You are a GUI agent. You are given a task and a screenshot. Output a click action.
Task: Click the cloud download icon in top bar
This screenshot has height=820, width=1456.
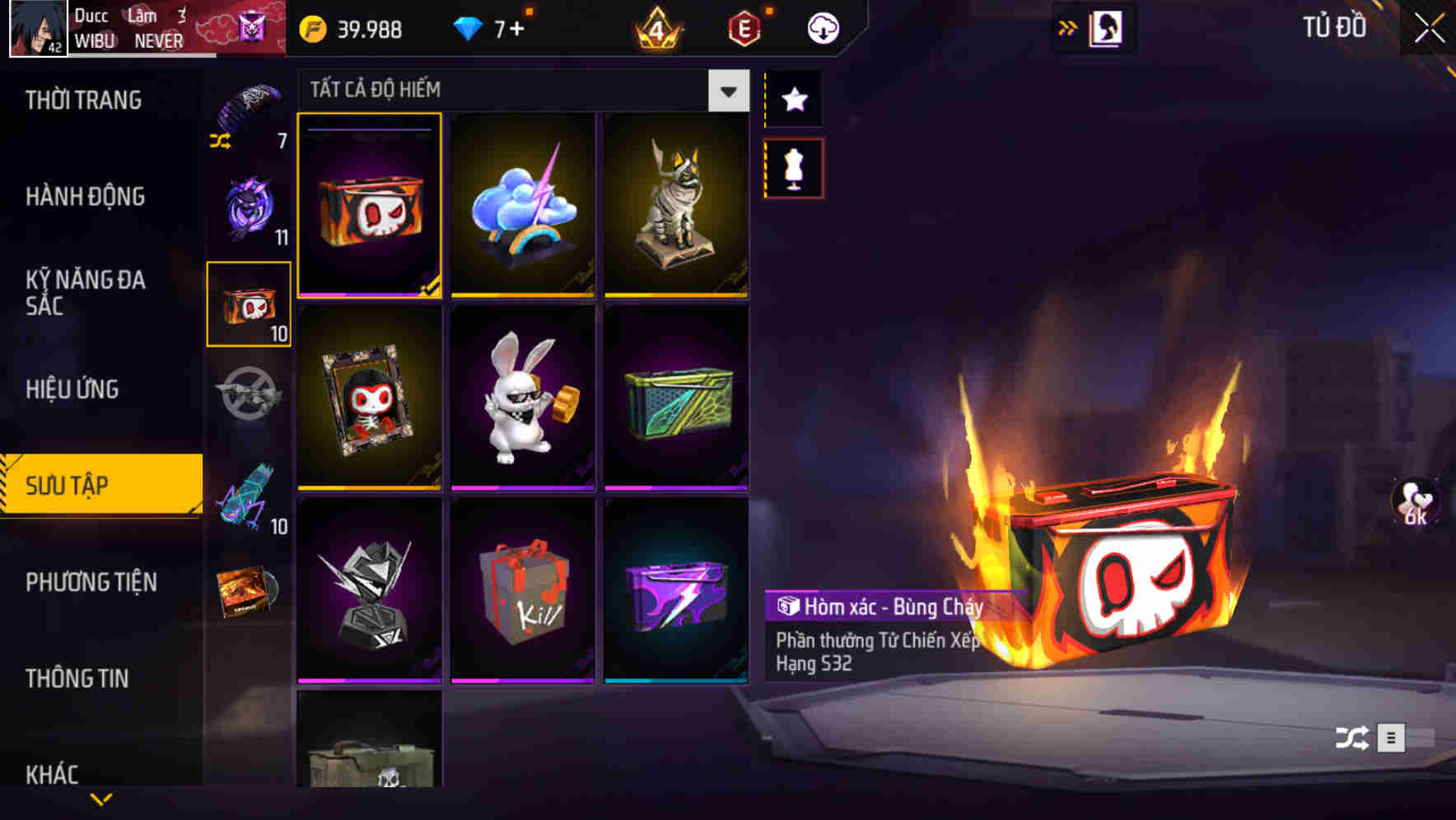pyautogui.click(x=821, y=27)
